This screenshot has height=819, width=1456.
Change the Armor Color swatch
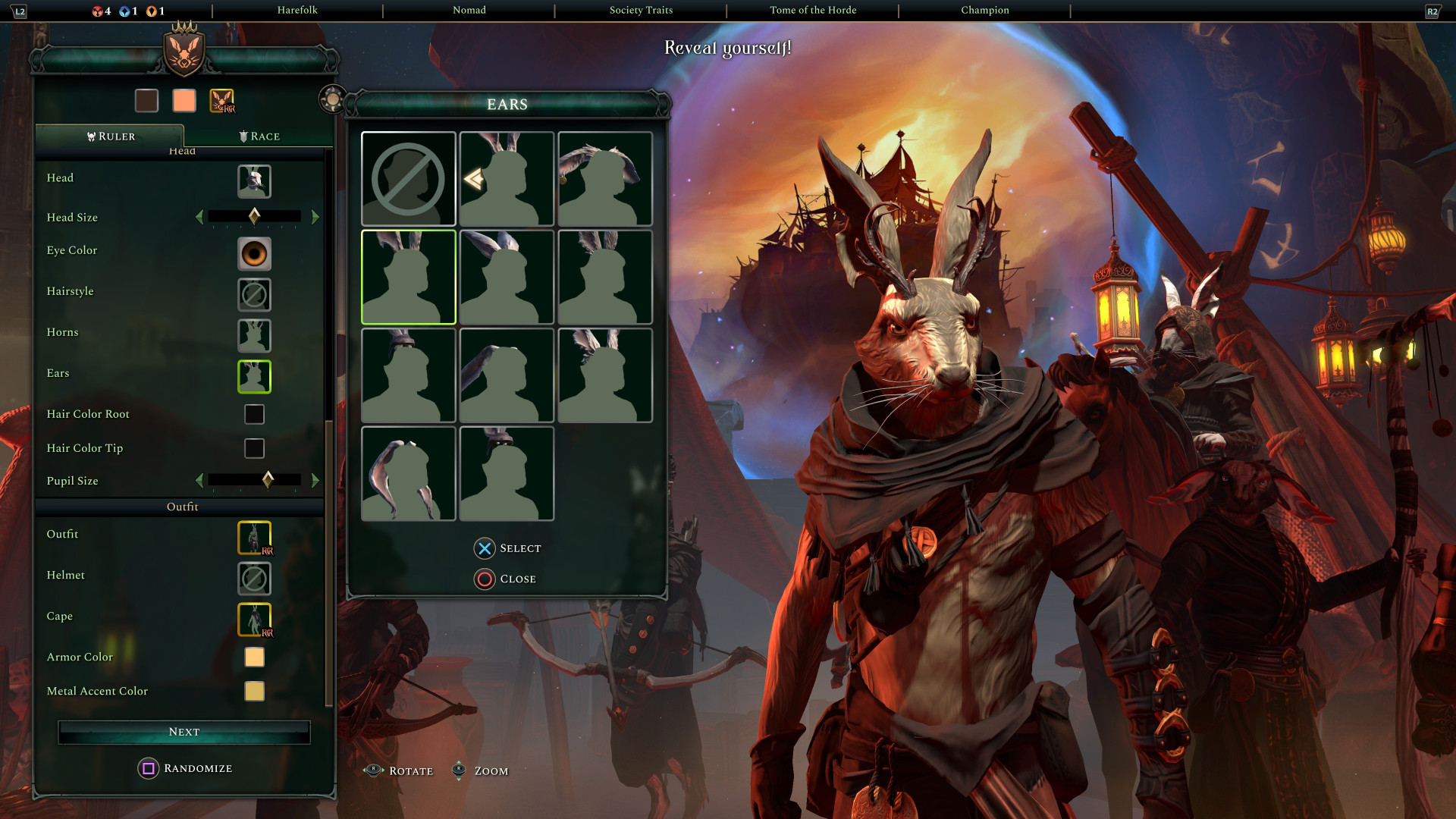tap(254, 657)
